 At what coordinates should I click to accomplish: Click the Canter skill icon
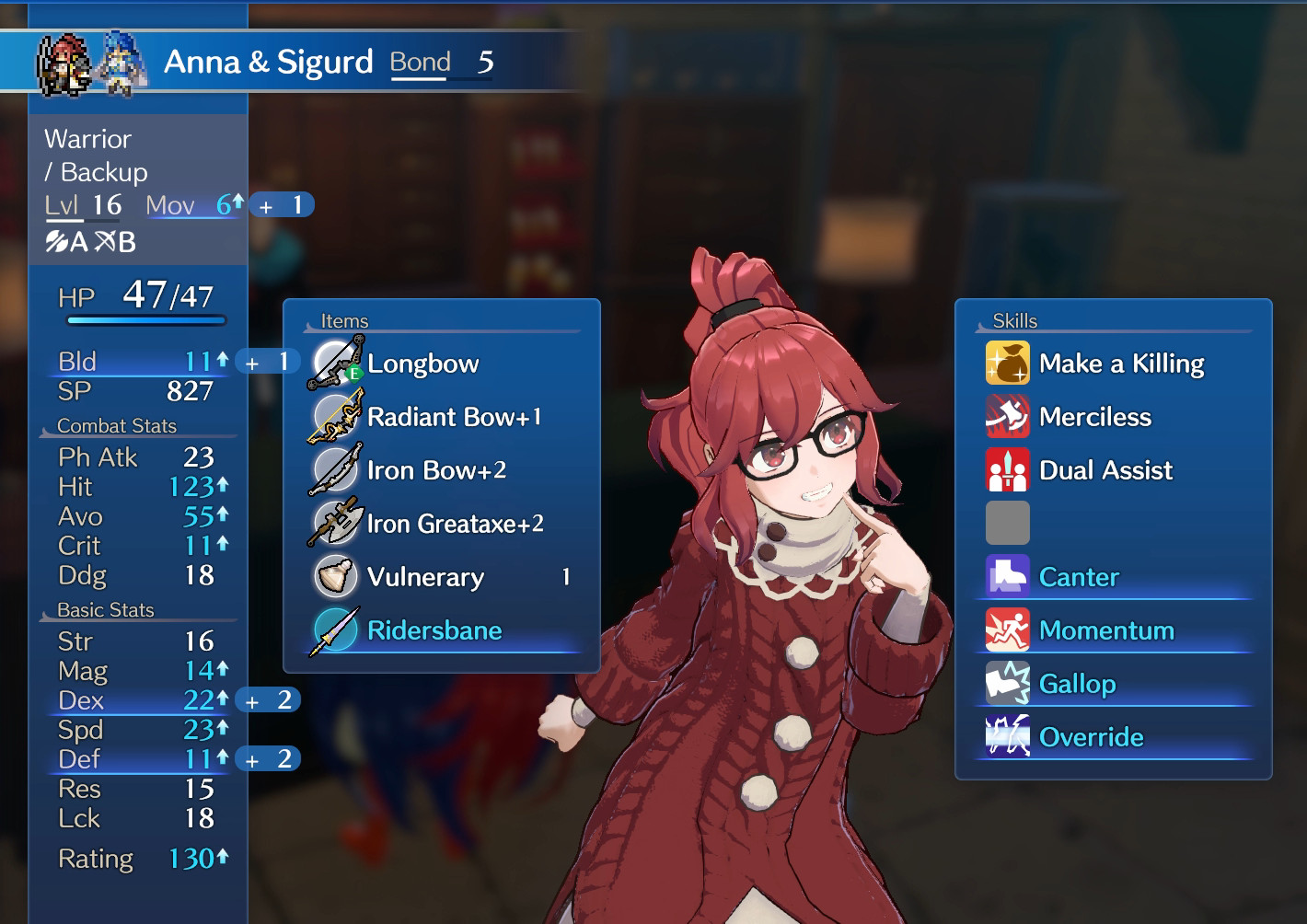pos(1008,576)
